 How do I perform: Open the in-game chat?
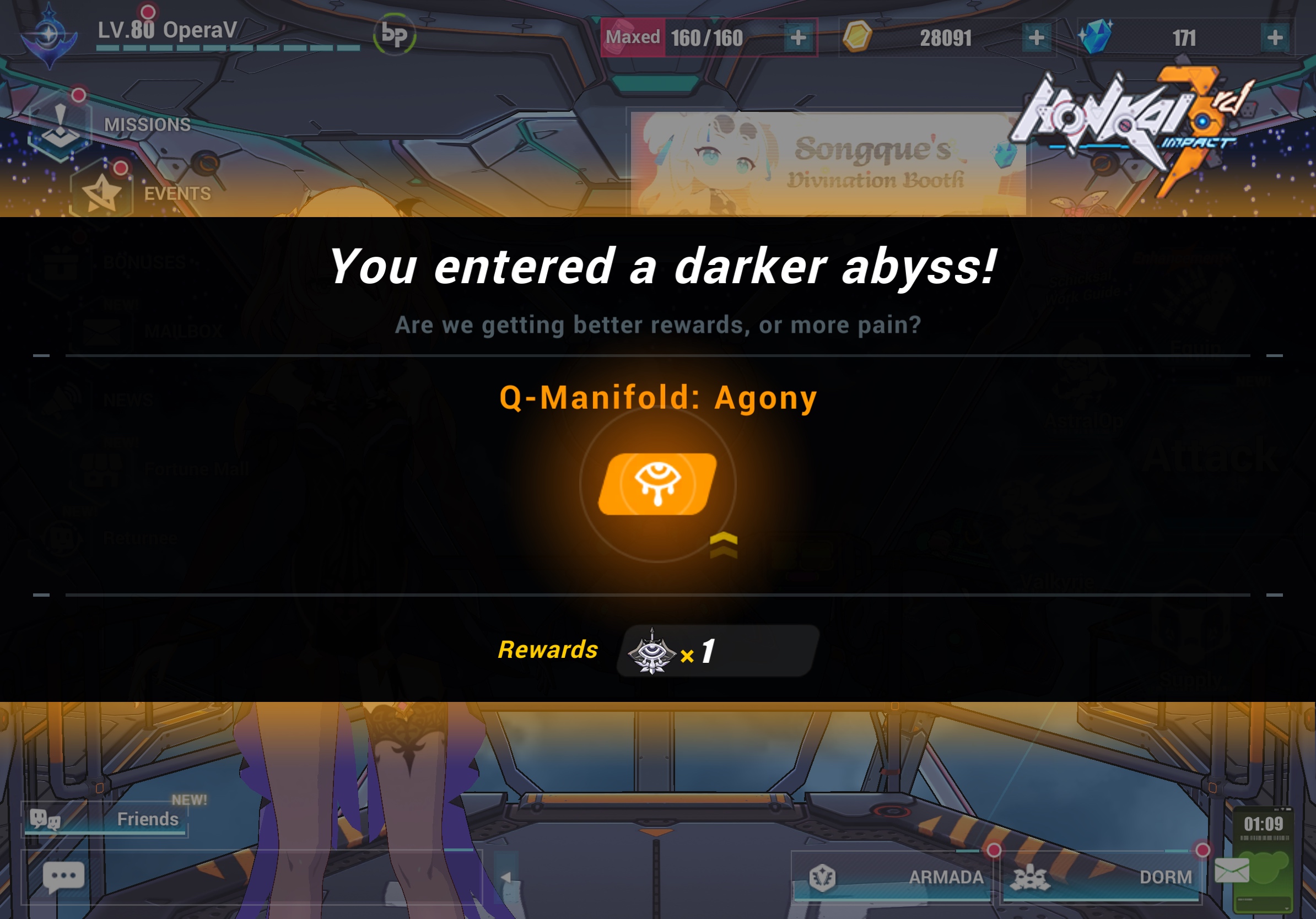(x=63, y=875)
